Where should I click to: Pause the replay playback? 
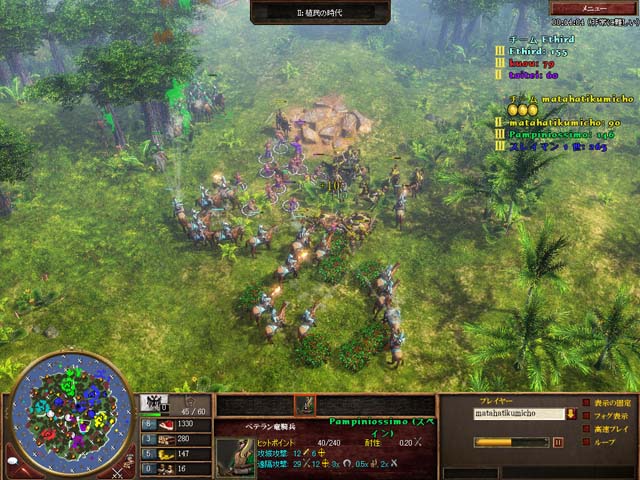click(x=558, y=442)
